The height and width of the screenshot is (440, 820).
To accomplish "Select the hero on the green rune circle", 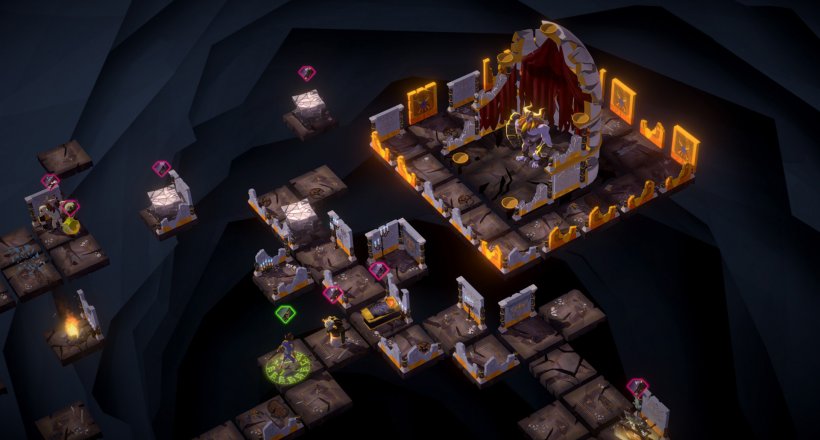I will click(288, 354).
